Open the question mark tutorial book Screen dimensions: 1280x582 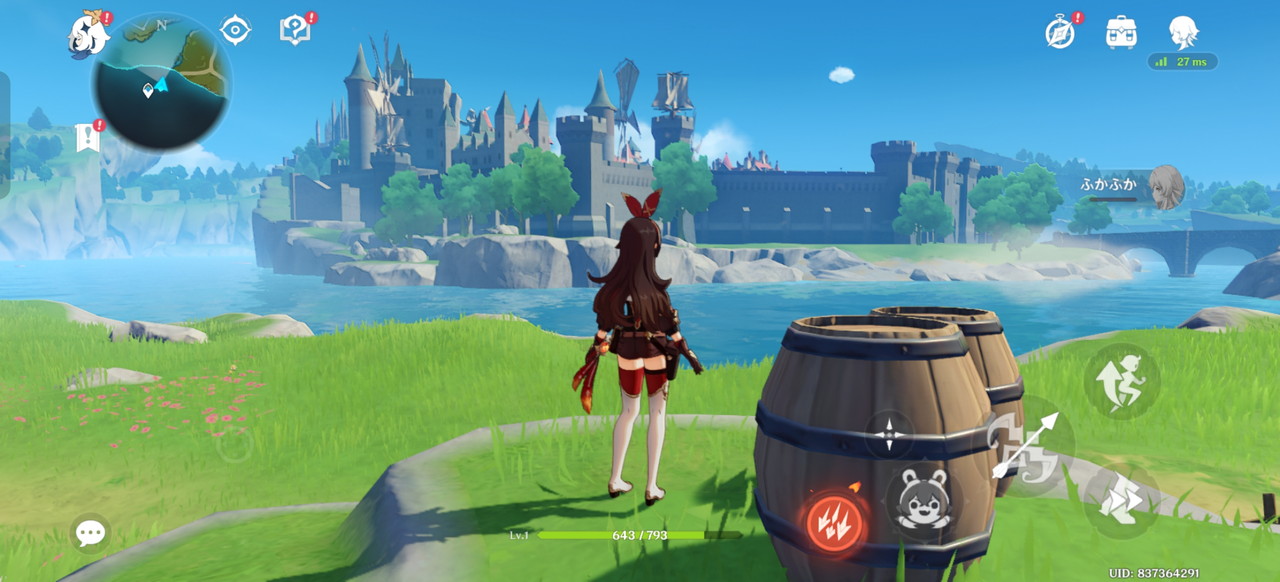coord(295,30)
